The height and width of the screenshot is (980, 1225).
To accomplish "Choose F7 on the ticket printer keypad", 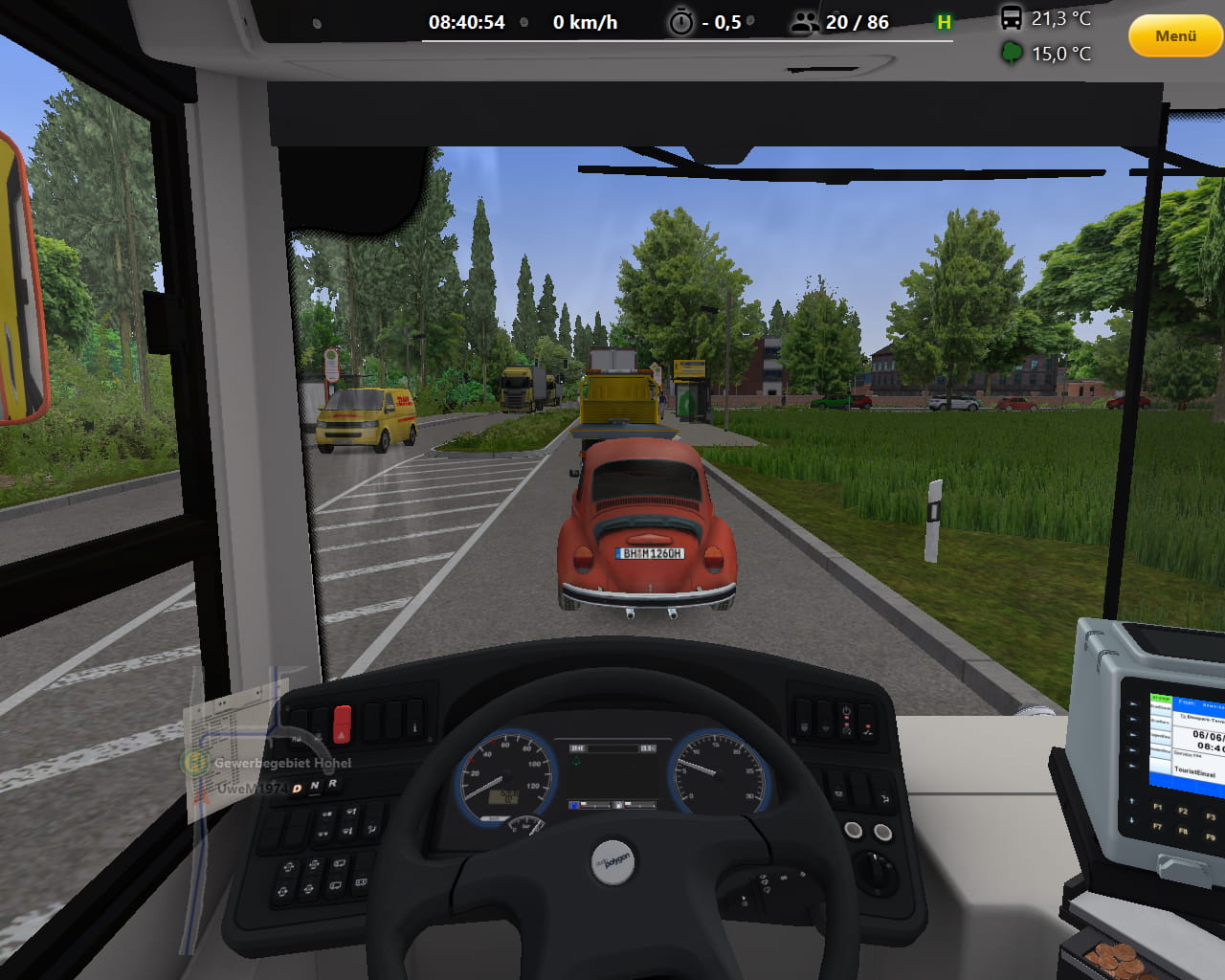I will pyautogui.click(x=1158, y=825).
